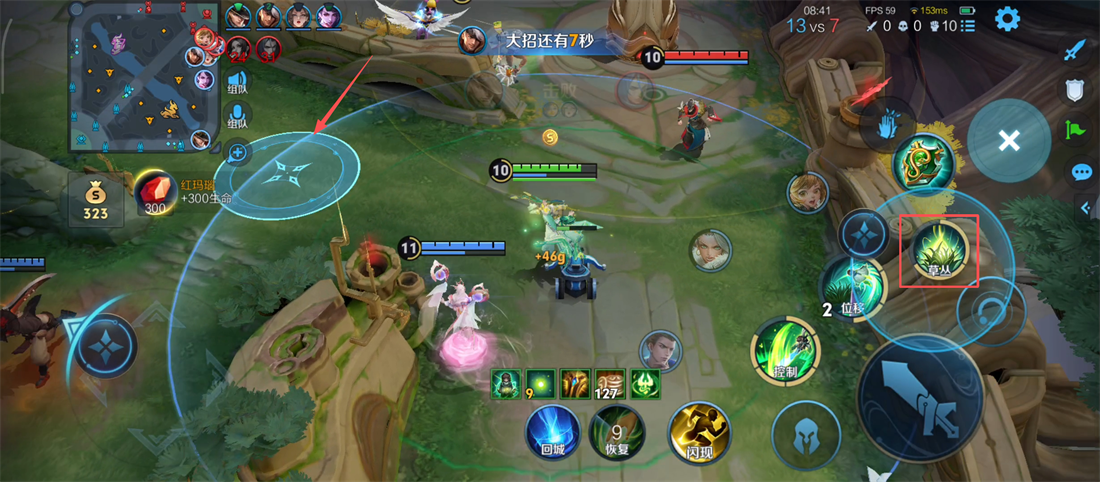This screenshot has height=482, width=1100.
Task: Tap the minimap
Action: pyautogui.click(x=143, y=76)
